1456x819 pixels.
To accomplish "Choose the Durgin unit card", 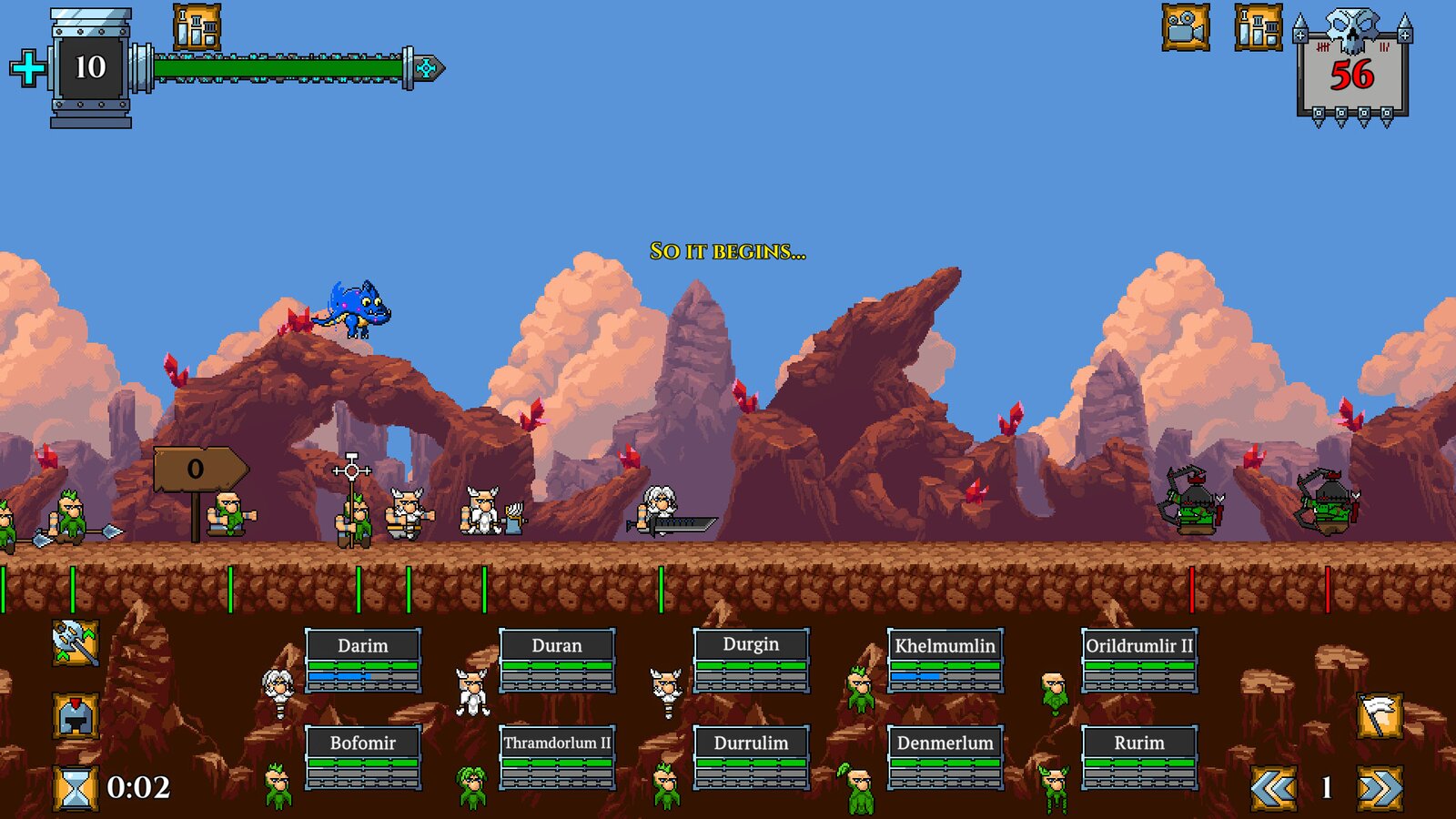I will point(751,660).
